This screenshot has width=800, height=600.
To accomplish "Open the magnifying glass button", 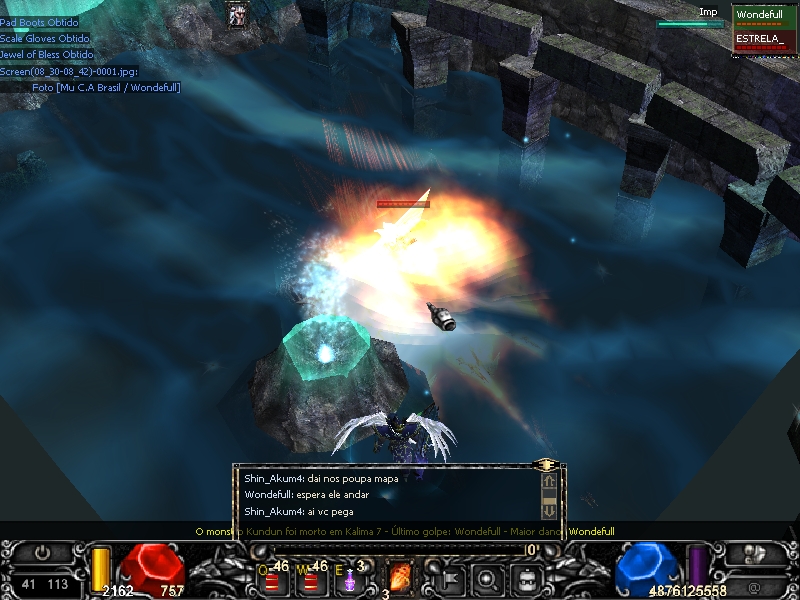I will (x=487, y=578).
